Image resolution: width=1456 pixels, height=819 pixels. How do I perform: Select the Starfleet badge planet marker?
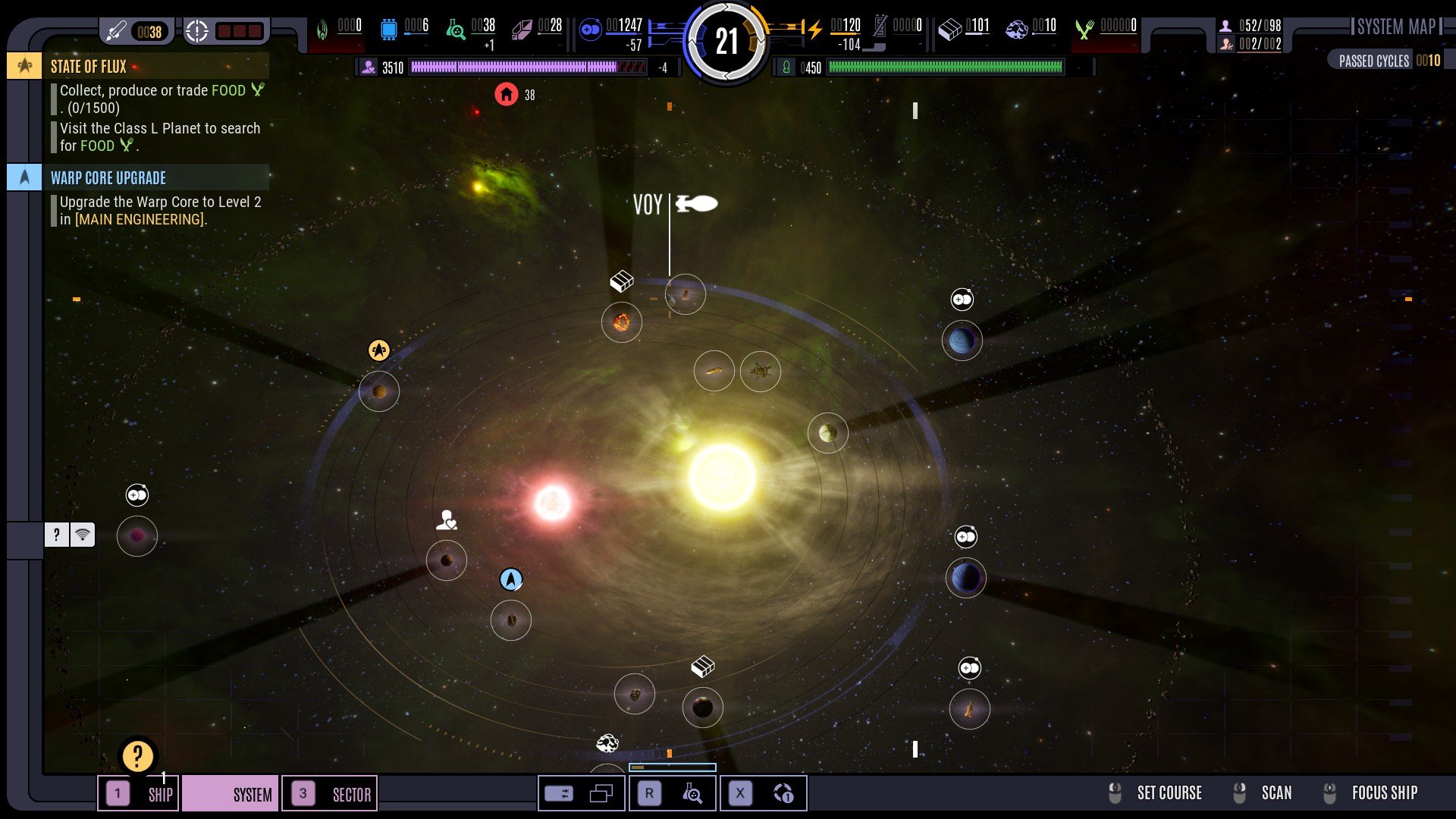pos(379,350)
